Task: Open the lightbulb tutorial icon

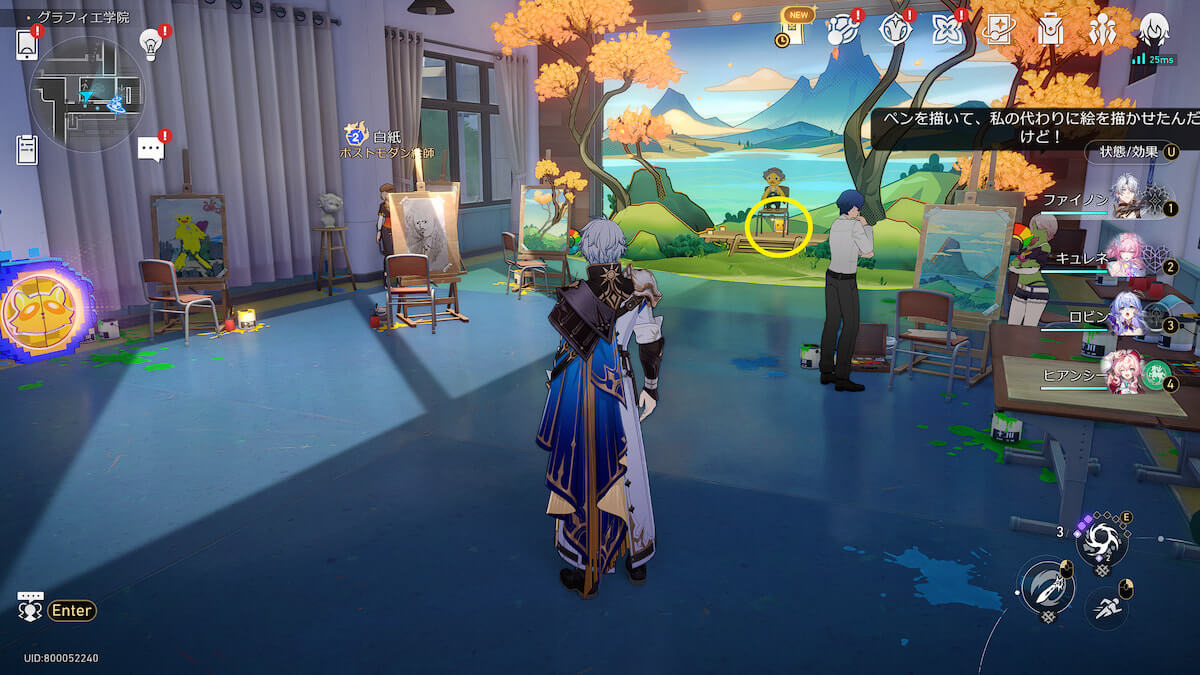Action: click(150, 43)
